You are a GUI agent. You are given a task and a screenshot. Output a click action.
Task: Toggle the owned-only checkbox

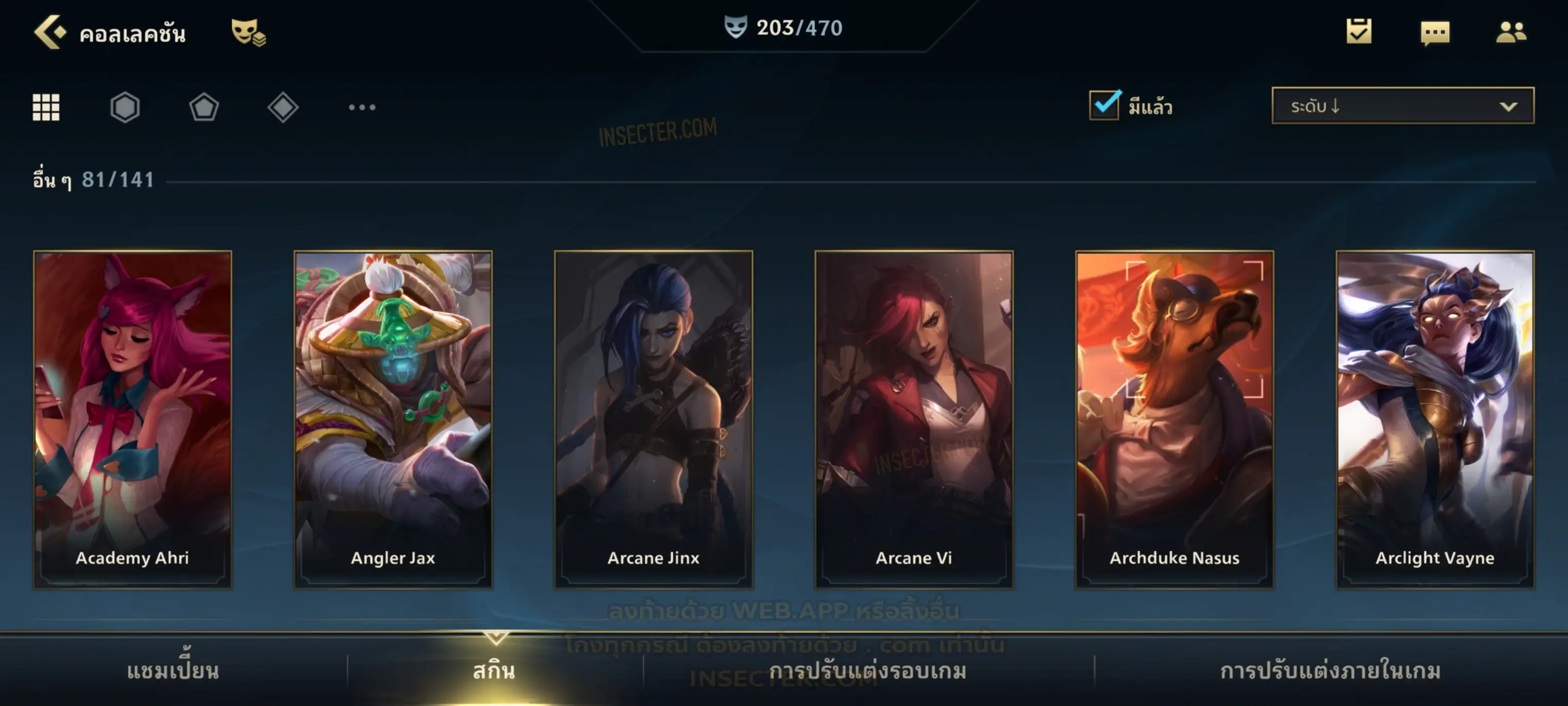coord(1103,105)
